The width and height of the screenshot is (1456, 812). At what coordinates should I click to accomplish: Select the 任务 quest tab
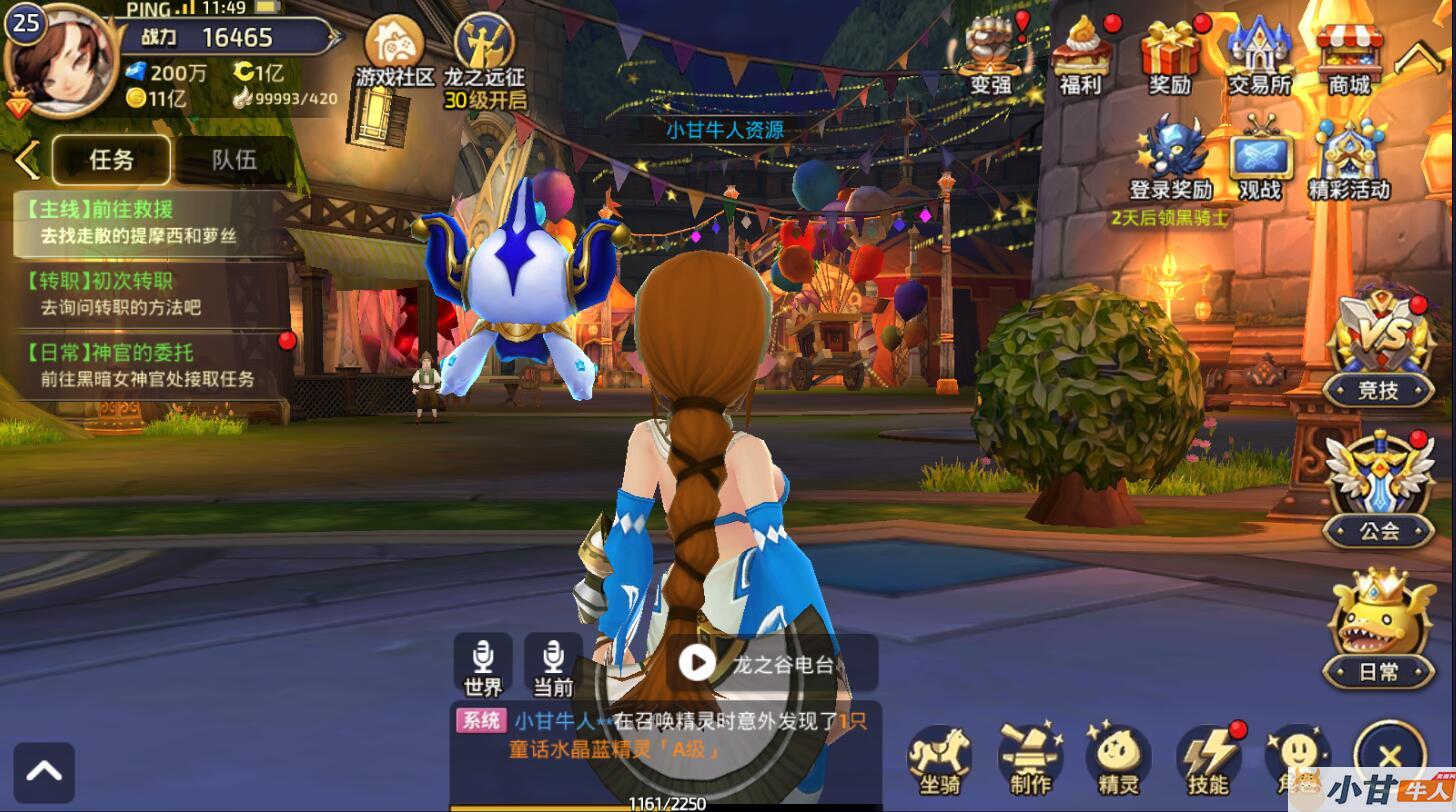click(111, 160)
